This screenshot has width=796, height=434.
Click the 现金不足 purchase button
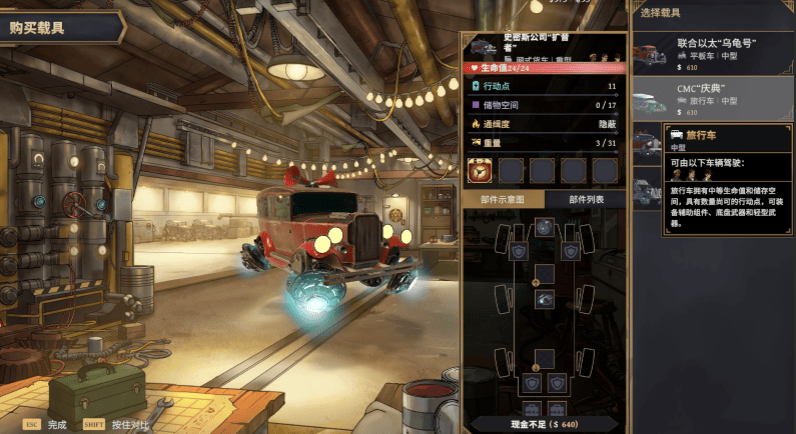pos(544,423)
